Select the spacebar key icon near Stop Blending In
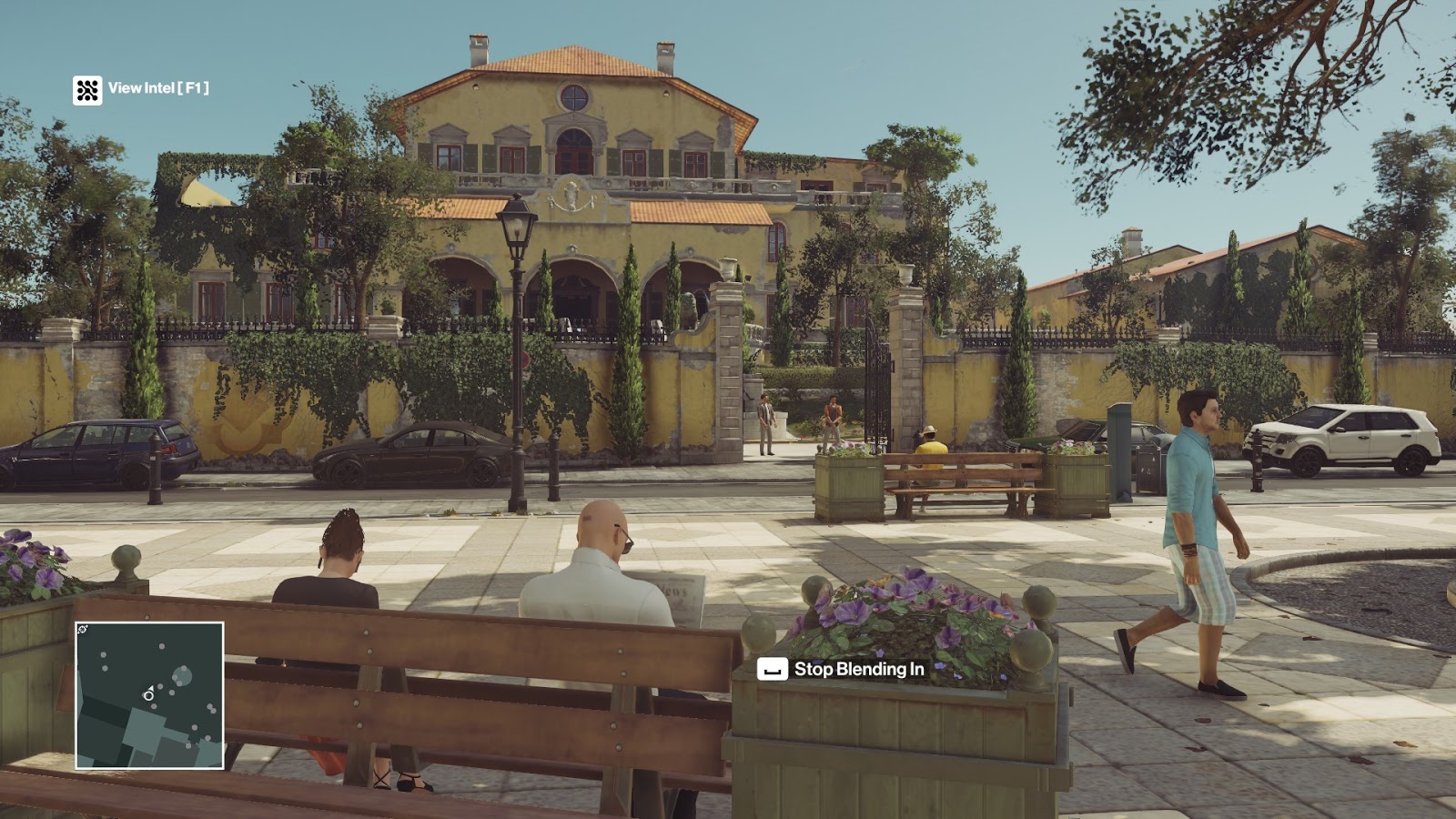The width and height of the screenshot is (1456, 819). [x=772, y=667]
